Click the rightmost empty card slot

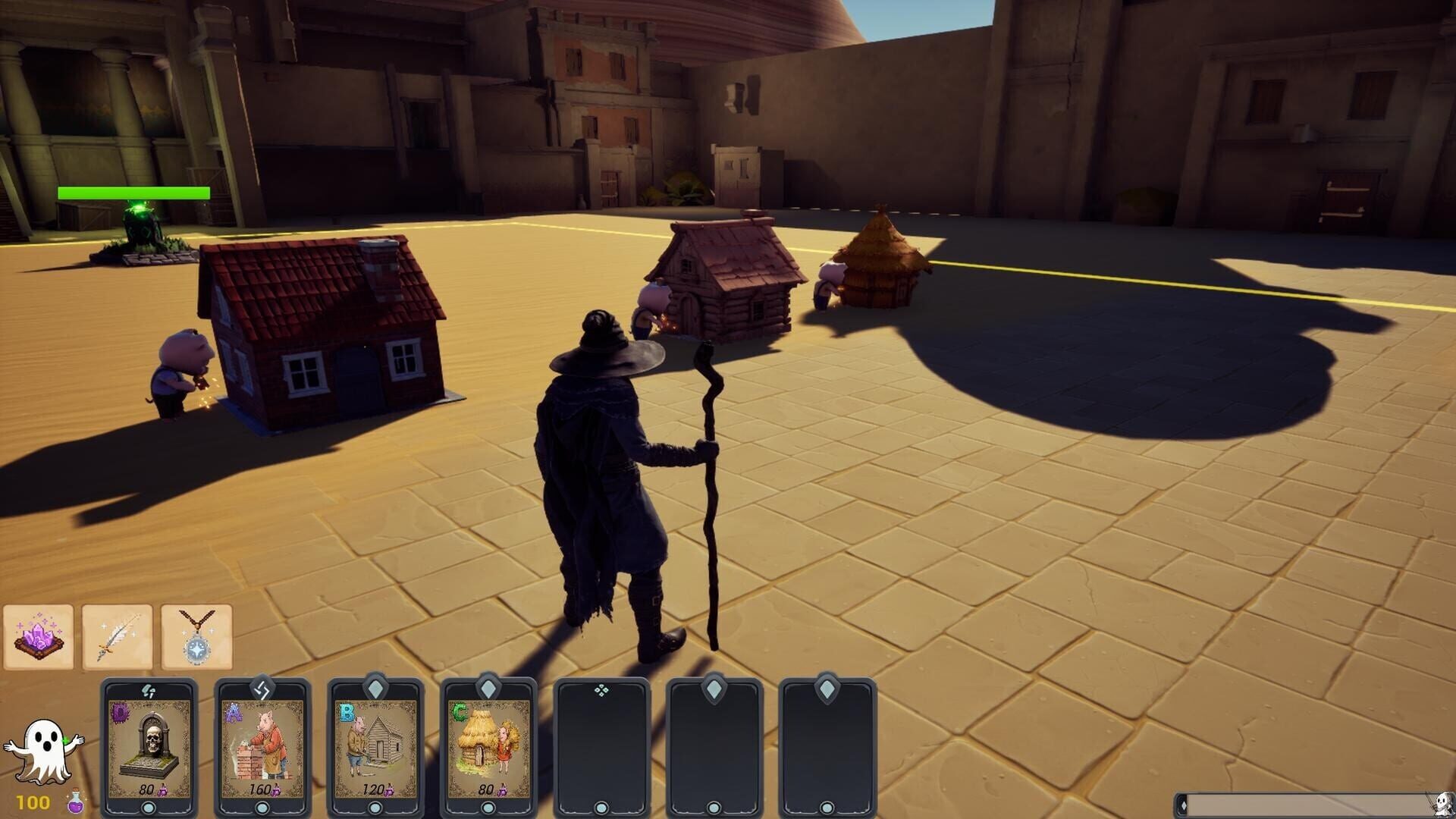click(828, 751)
